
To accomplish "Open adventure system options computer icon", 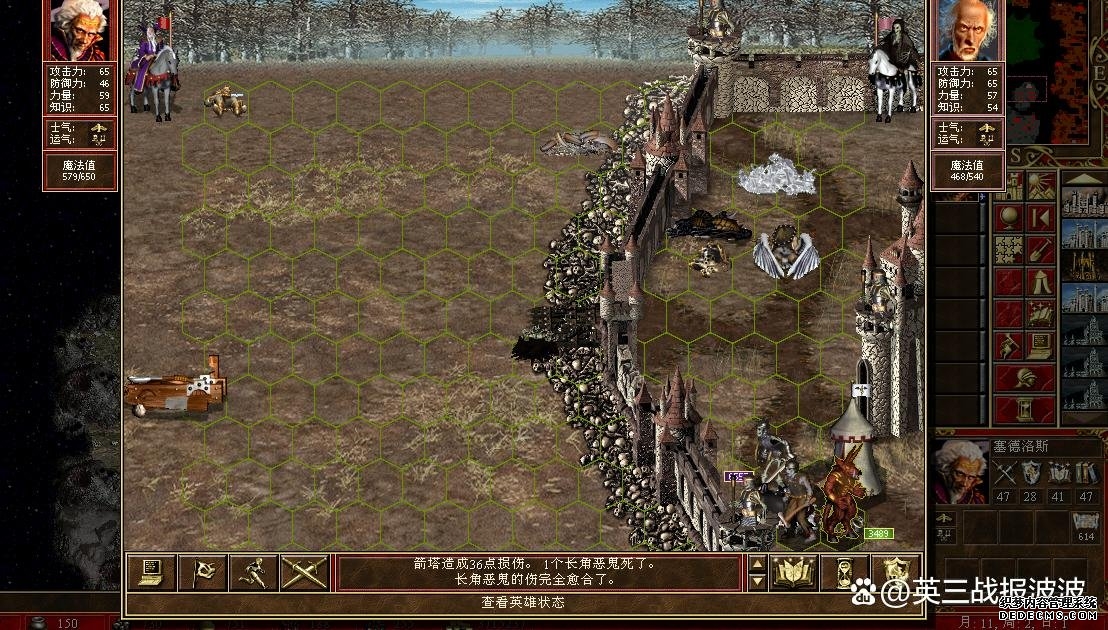I will tap(1040, 345).
